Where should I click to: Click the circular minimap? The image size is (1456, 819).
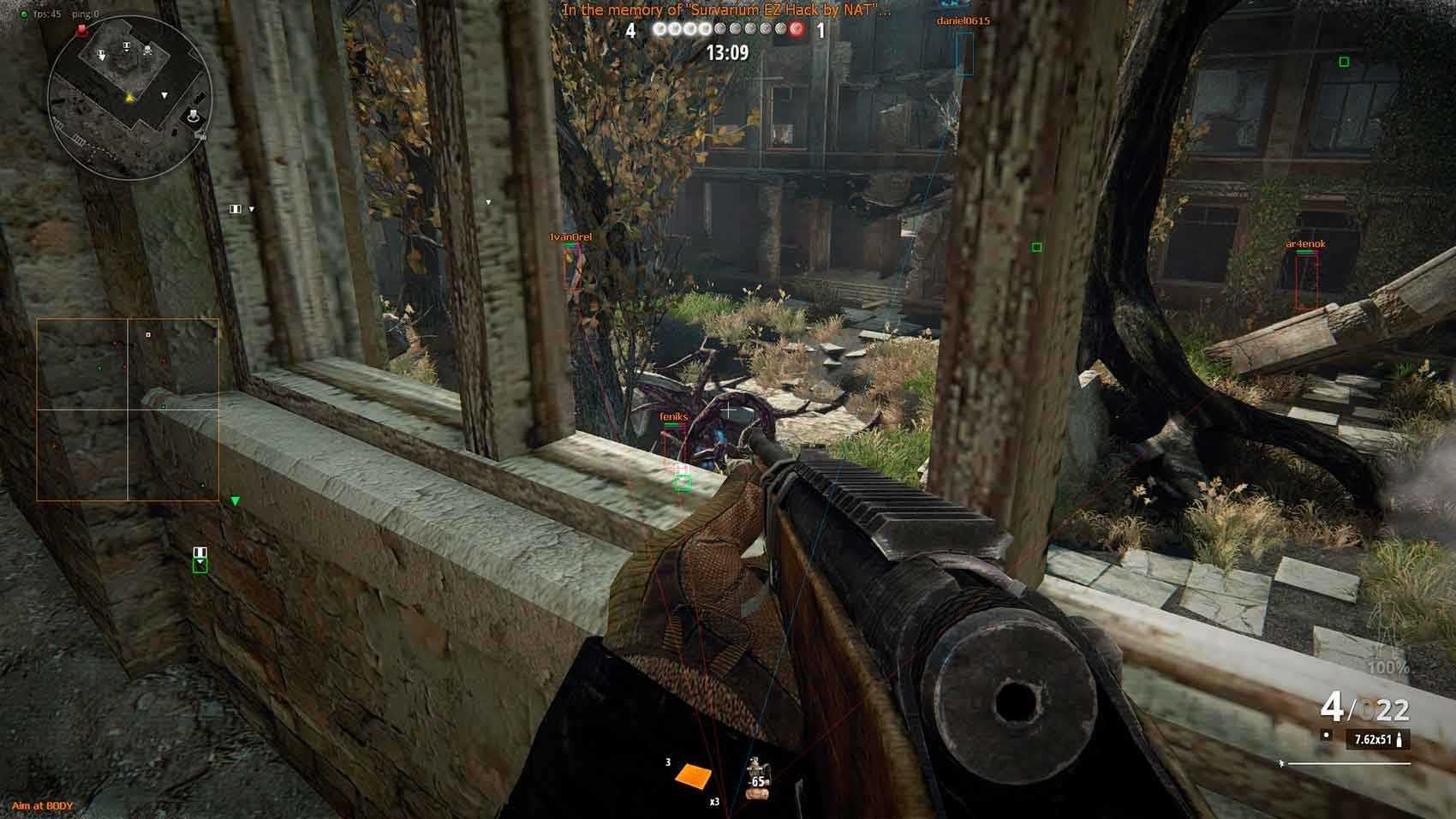(129, 99)
